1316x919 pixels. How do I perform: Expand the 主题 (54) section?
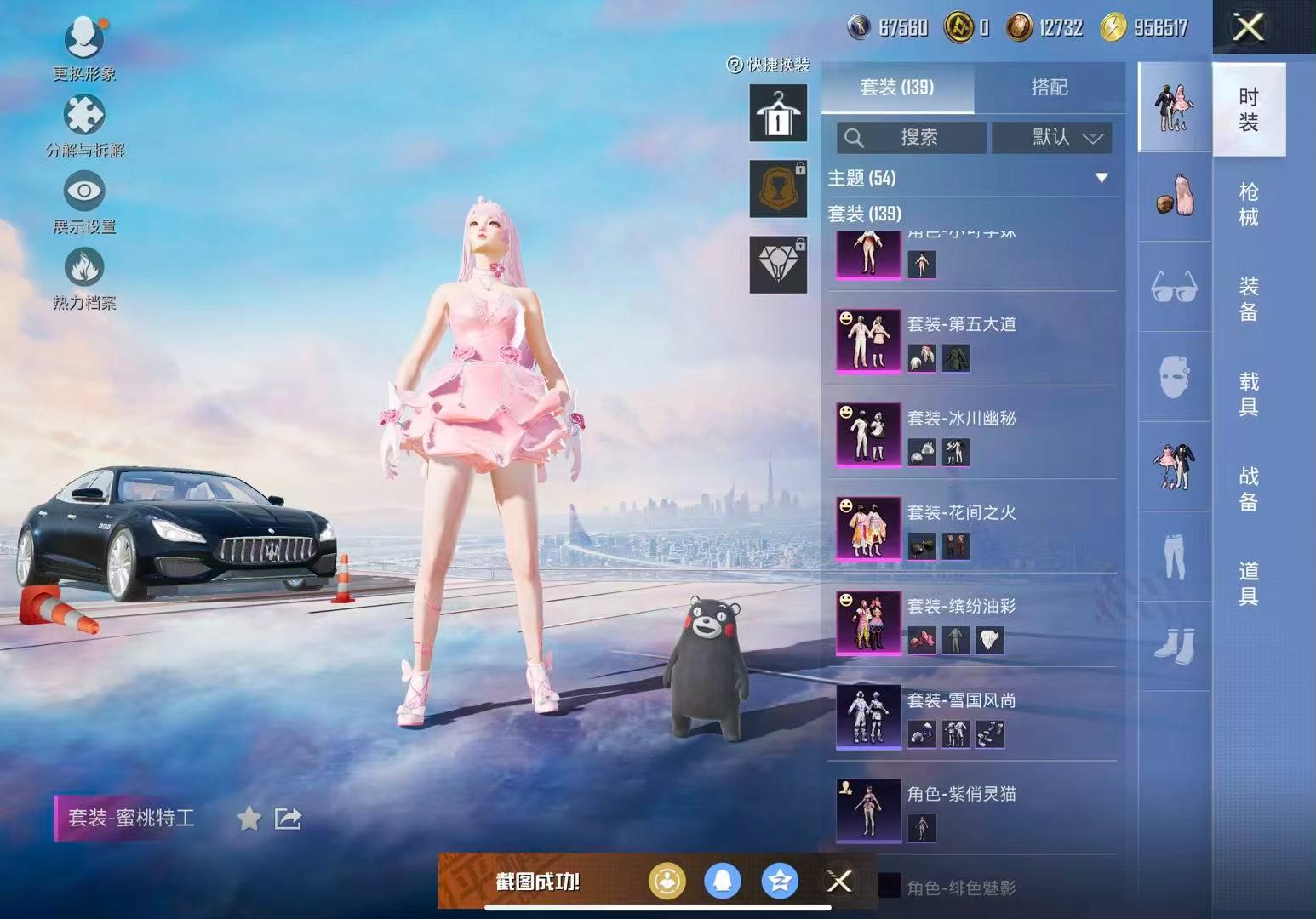click(1101, 178)
